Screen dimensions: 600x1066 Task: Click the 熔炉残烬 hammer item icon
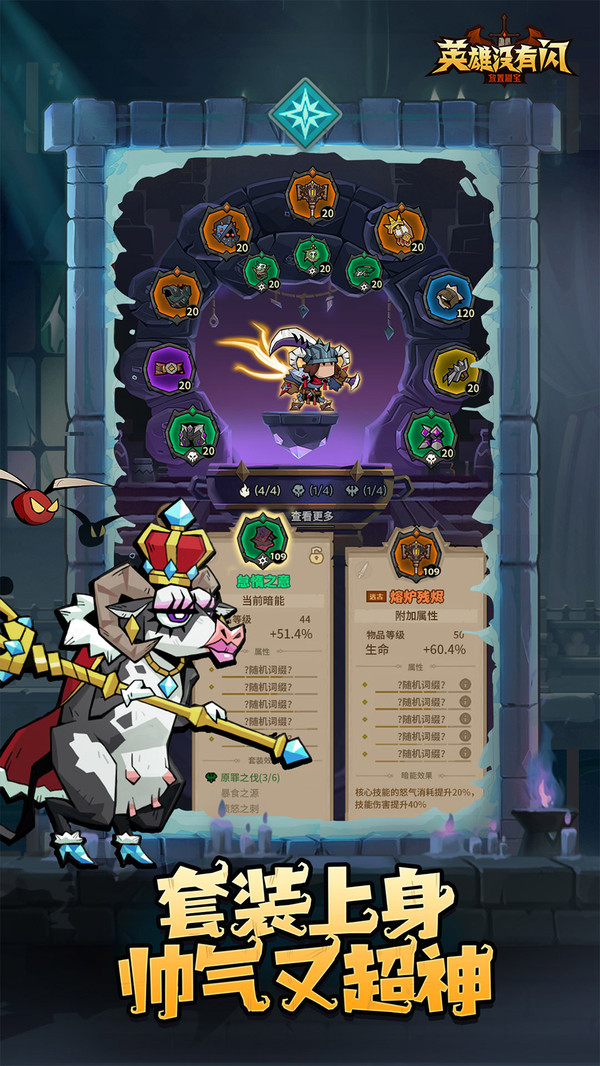pyautogui.click(x=415, y=552)
